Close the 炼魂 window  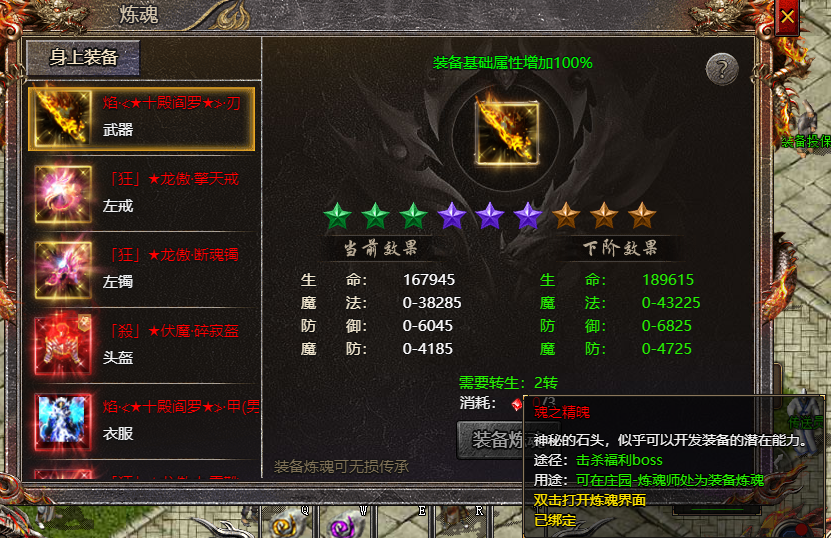(x=788, y=17)
